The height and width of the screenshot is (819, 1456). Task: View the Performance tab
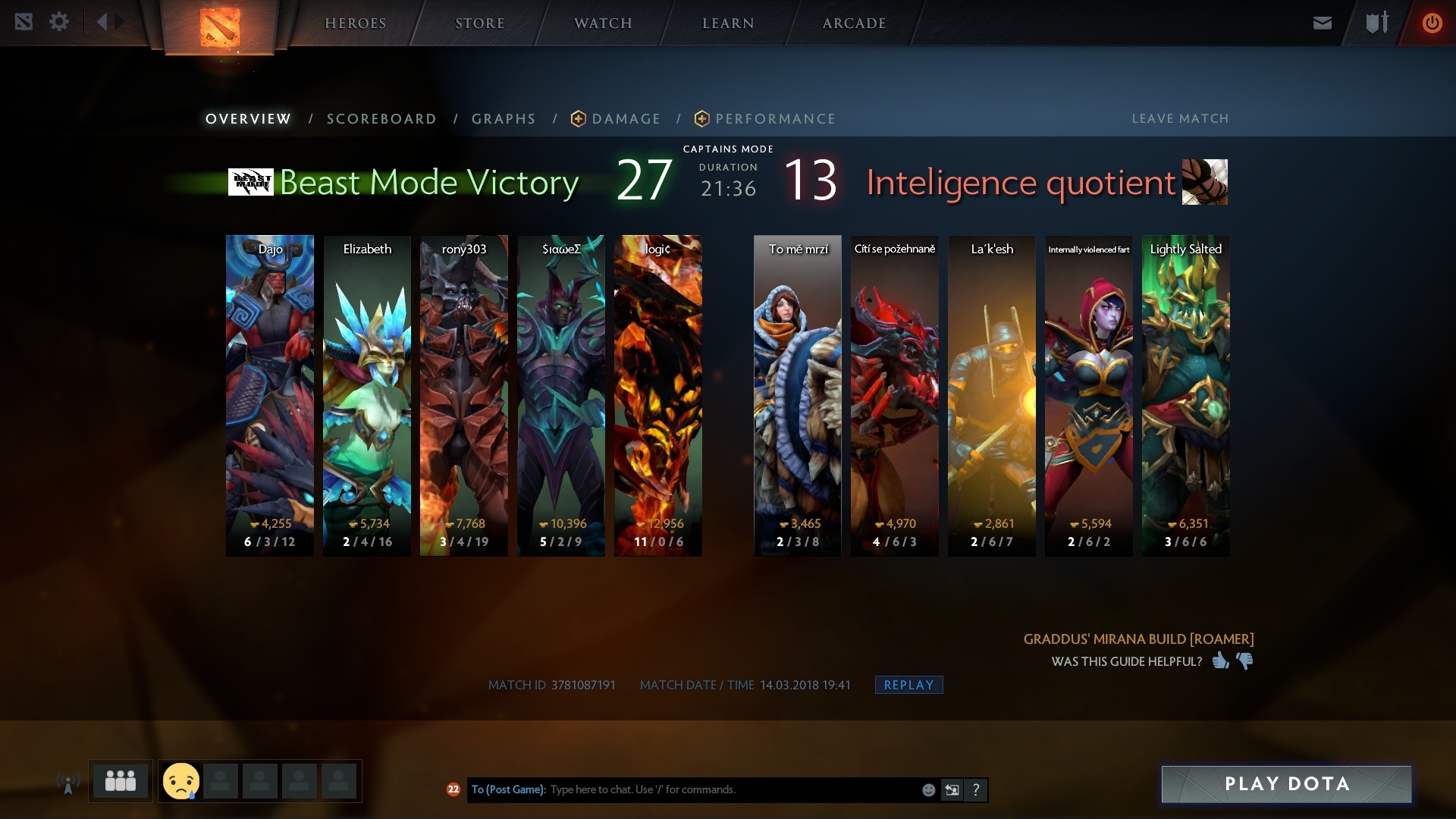pyautogui.click(x=775, y=119)
